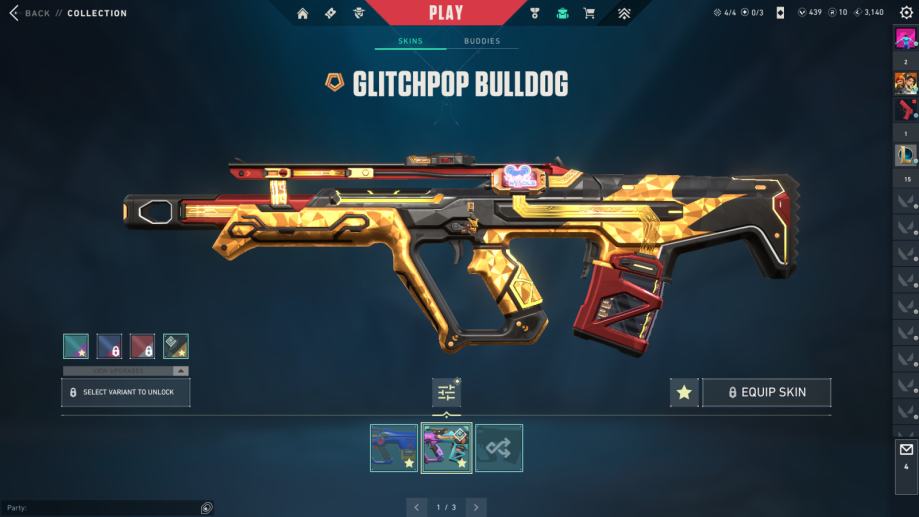Click the red PLAY button
This screenshot has height=517, width=919.
click(446, 13)
